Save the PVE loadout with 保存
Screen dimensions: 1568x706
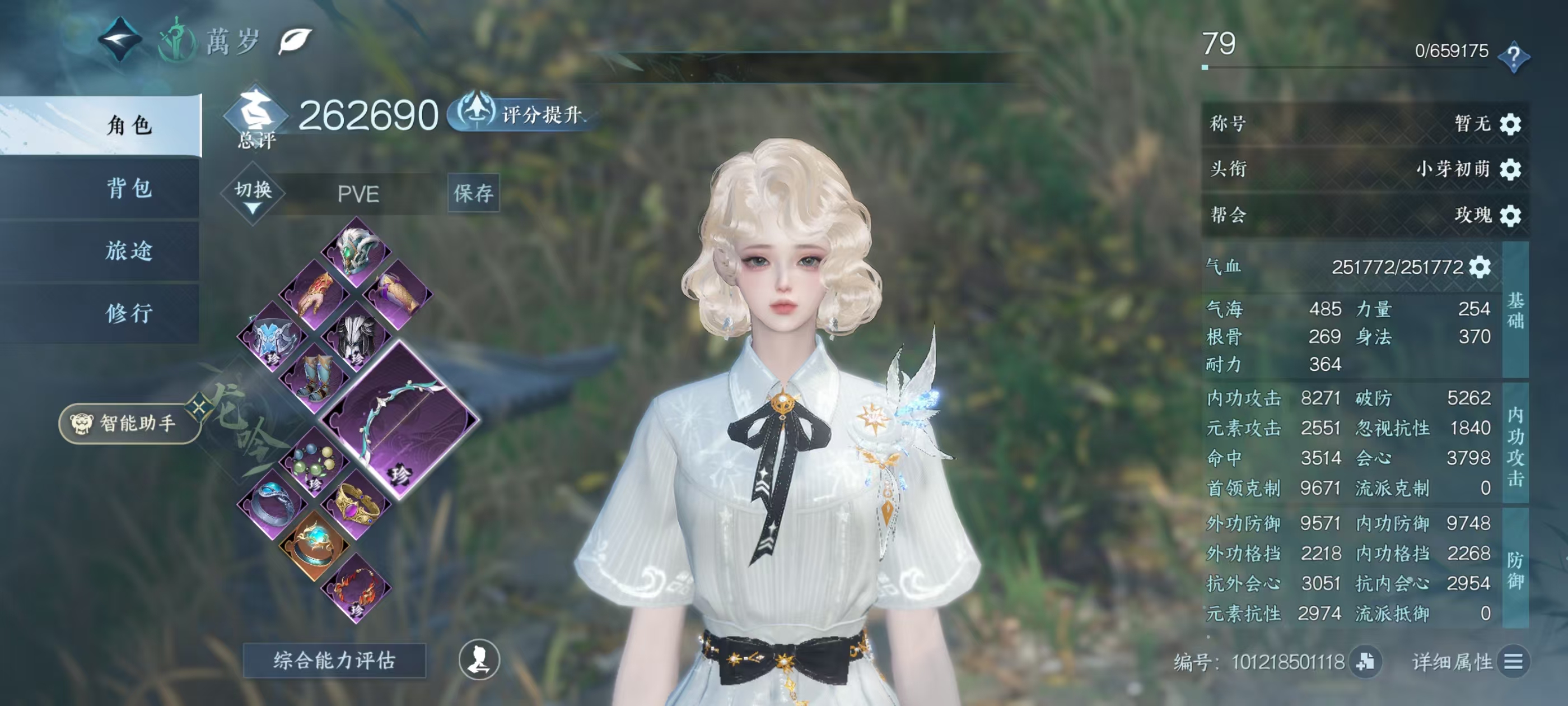click(x=473, y=193)
